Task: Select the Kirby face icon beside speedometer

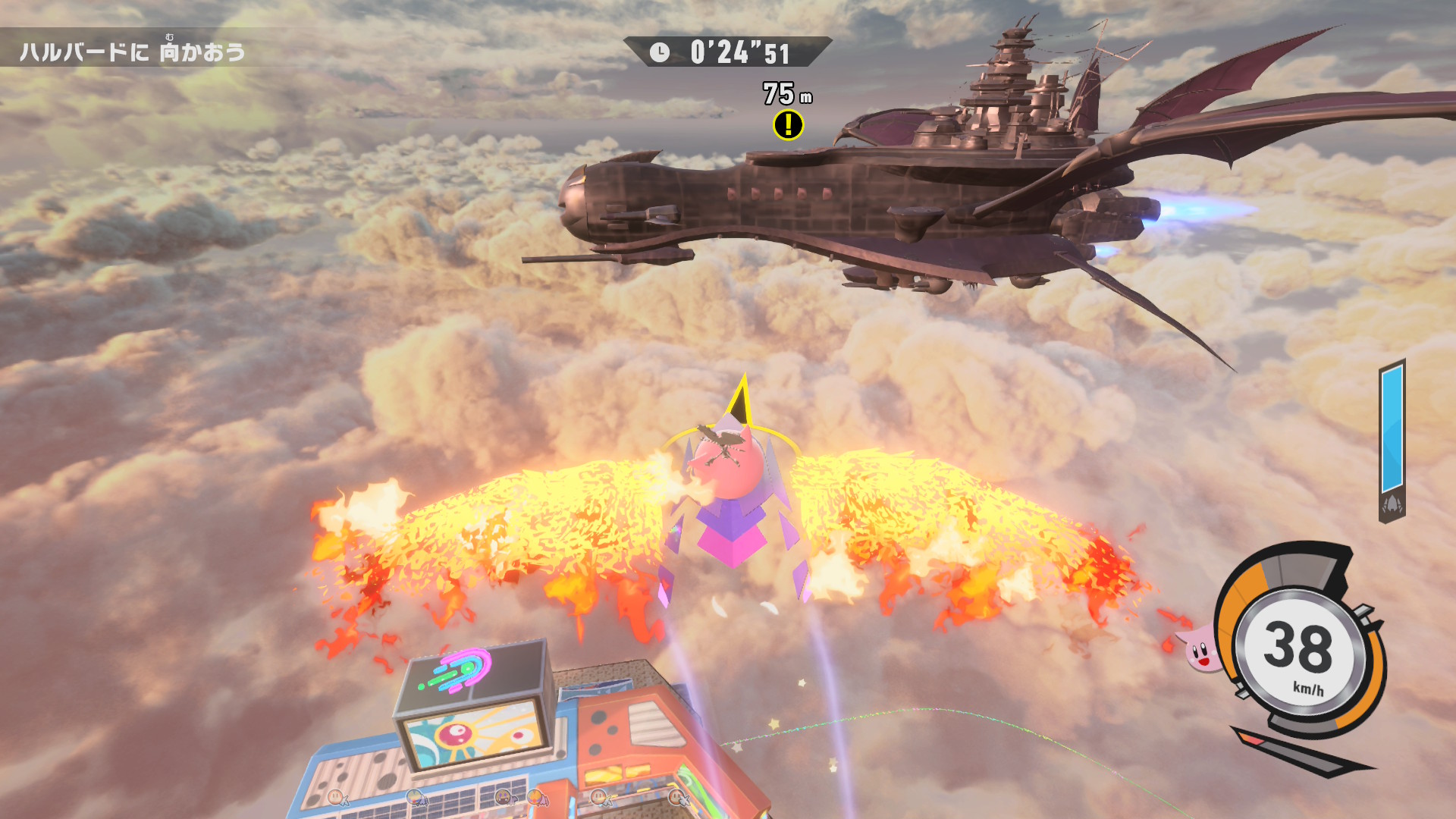Action: (1198, 650)
